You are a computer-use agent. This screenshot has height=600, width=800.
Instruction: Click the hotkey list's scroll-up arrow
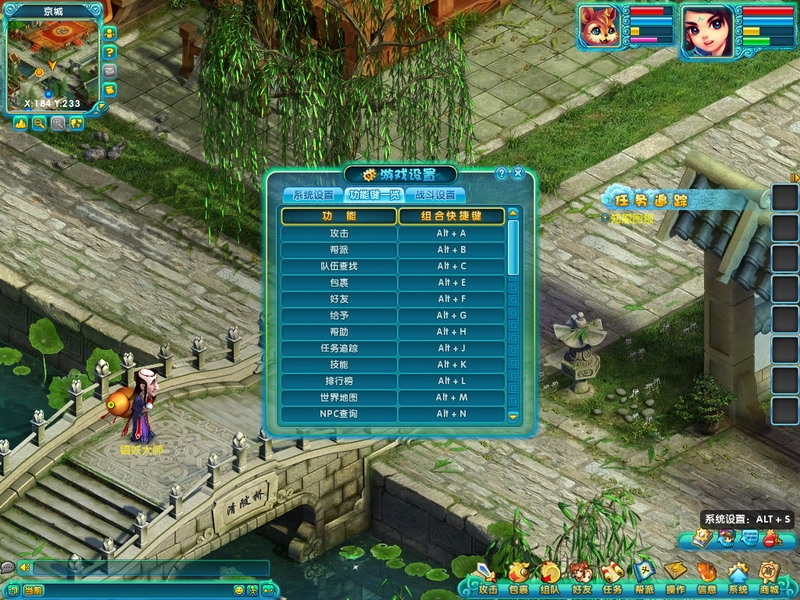pyautogui.click(x=513, y=213)
